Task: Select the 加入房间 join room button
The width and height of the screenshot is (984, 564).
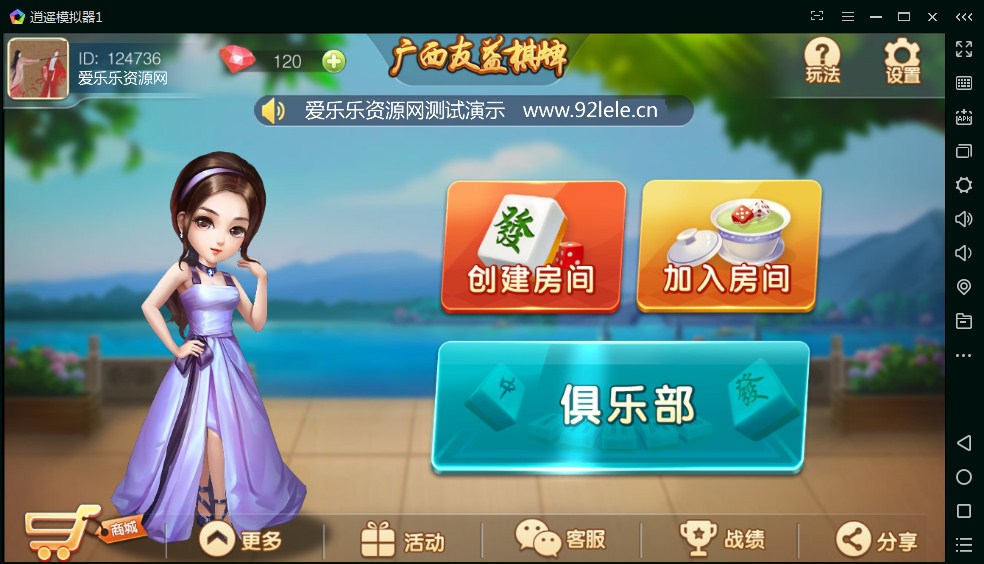Action: pos(728,246)
